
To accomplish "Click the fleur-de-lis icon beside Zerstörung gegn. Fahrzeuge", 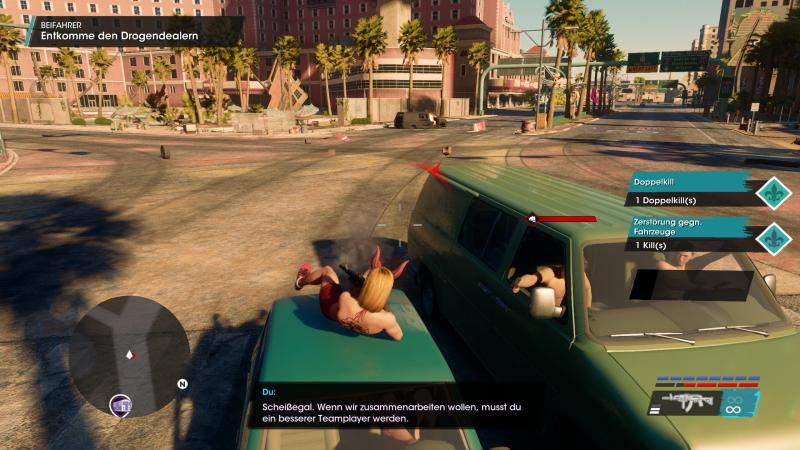I will (x=774, y=237).
